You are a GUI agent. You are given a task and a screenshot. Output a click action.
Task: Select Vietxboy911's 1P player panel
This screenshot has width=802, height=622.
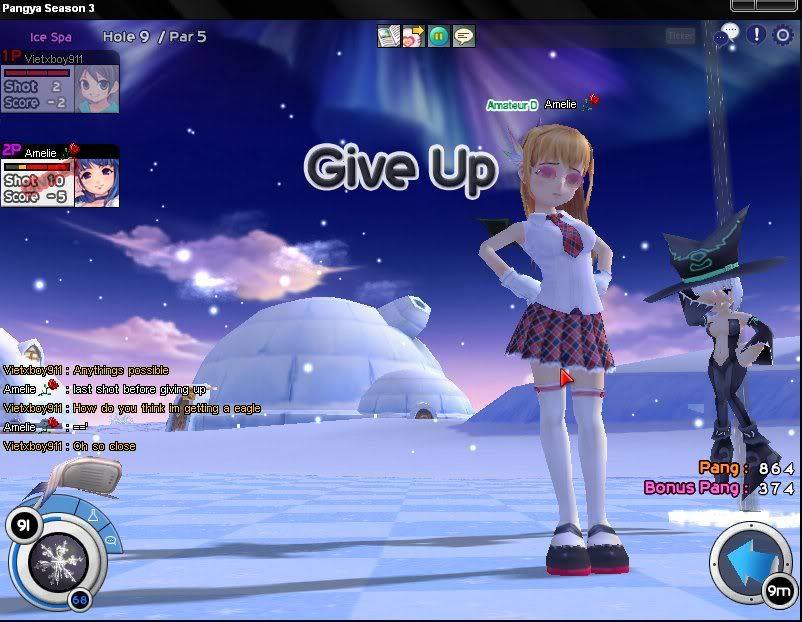[60, 81]
